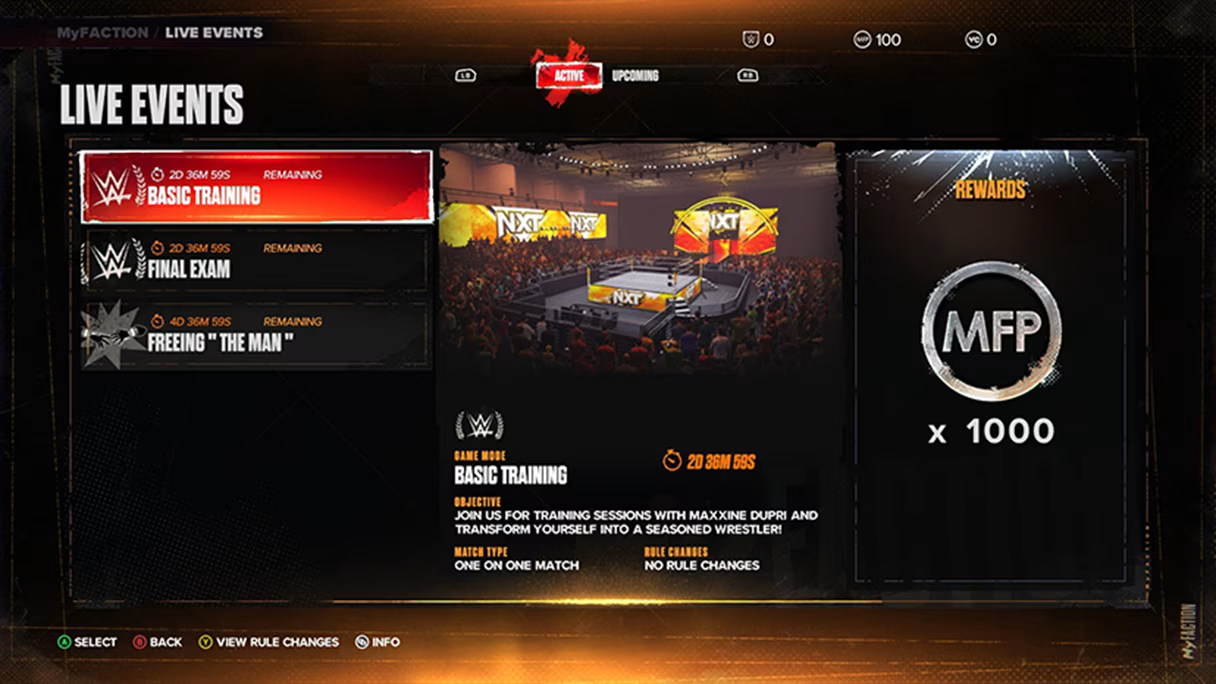Show the Active events tab
The height and width of the screenshot is (684, 1216).
click(x=568, y=75)
